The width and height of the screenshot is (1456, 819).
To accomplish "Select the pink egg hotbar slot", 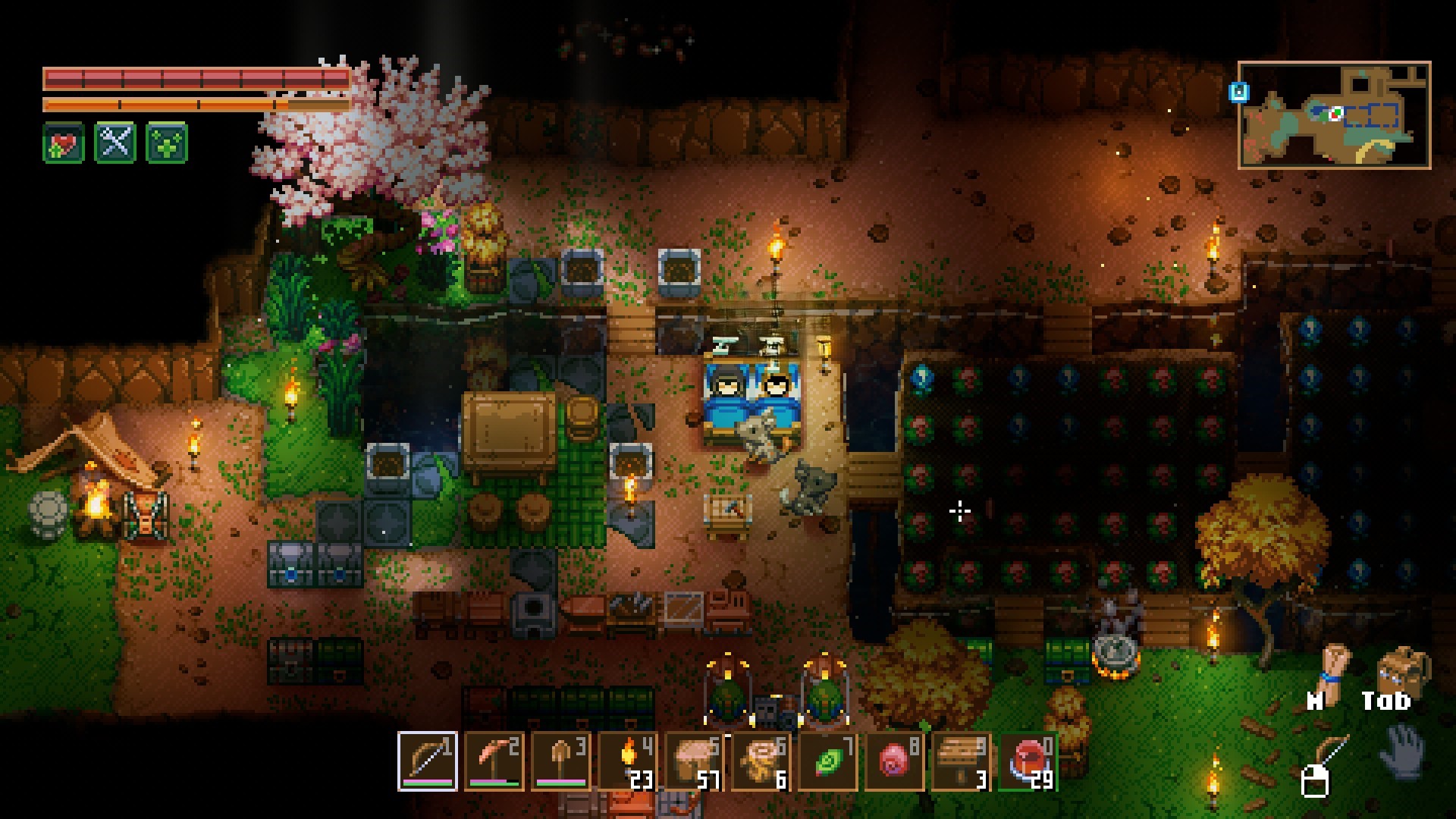I will (894, 761).
